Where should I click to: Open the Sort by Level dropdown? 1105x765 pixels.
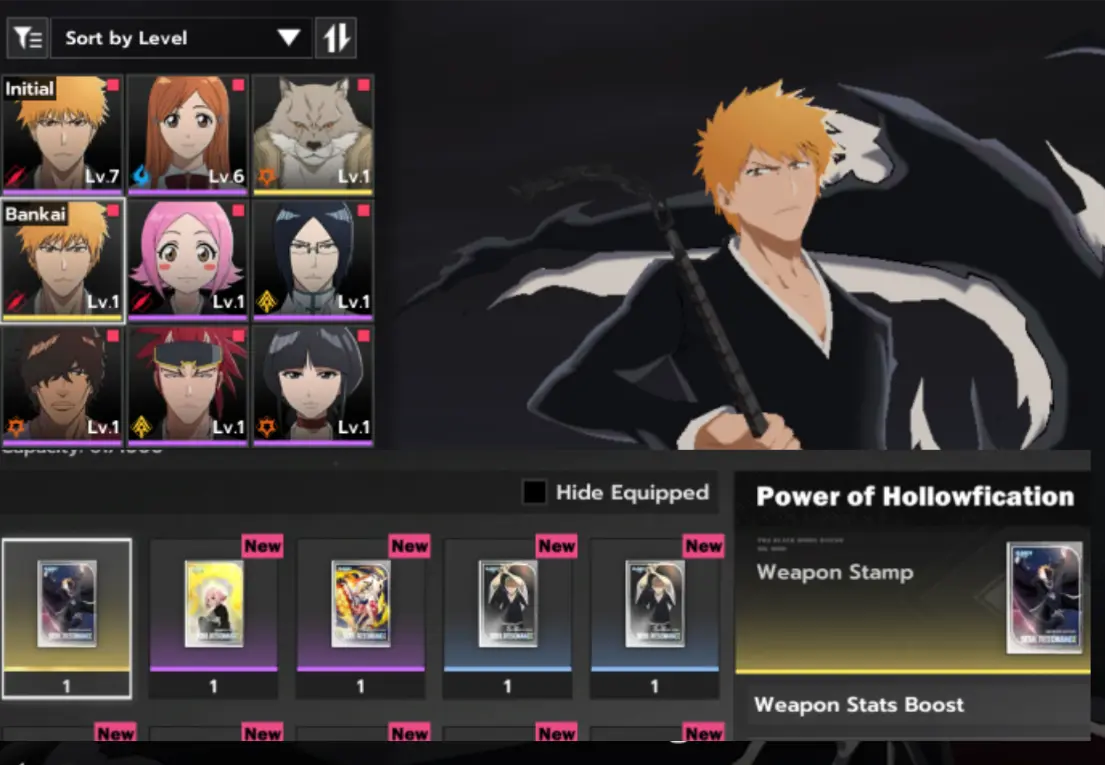click(x=181, y=38)
